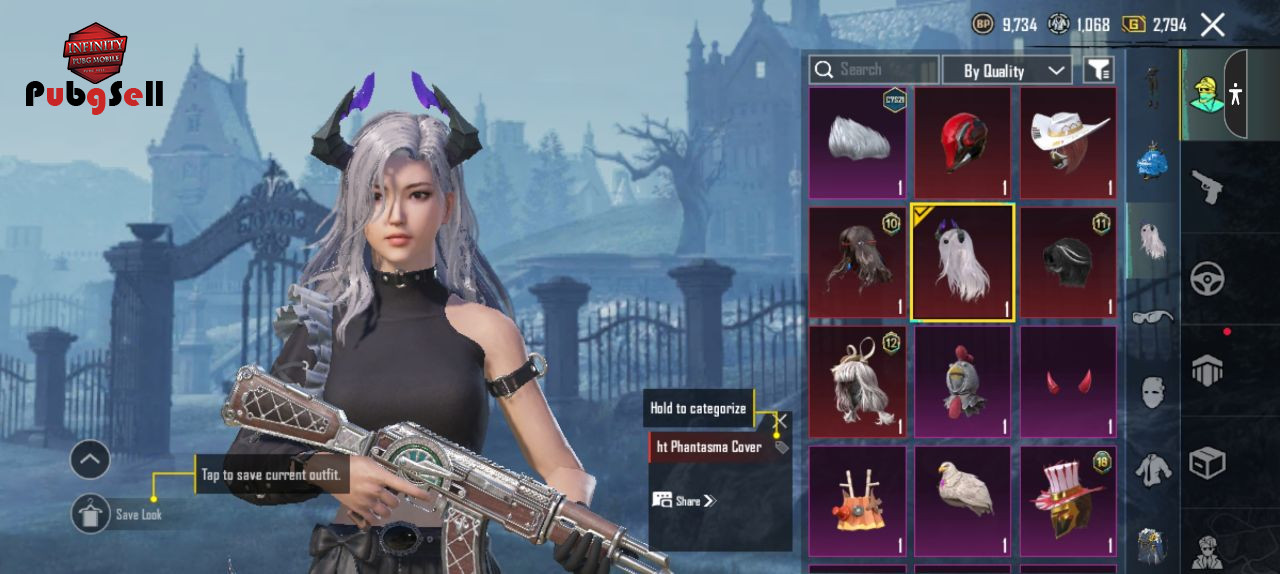The height and width of the screenshot is (574, 1280).
Task: Open the item filter funnel icon
Action: click(1098, 70)
